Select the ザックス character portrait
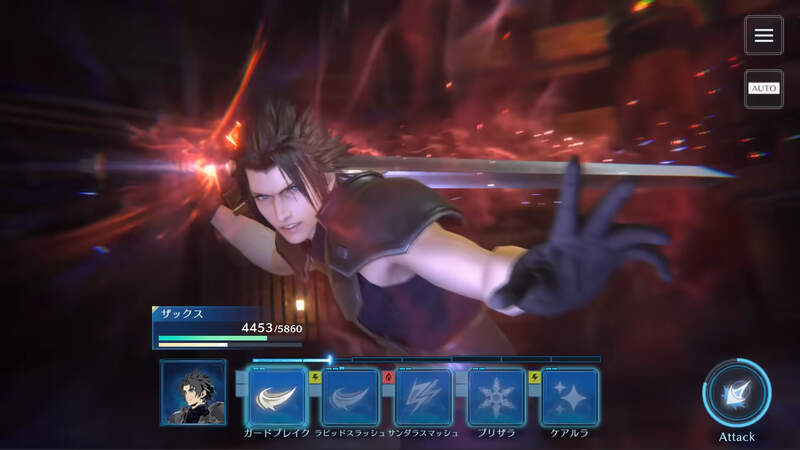The height and width of the screenshot is (450, 800). [x=193, y=393]
